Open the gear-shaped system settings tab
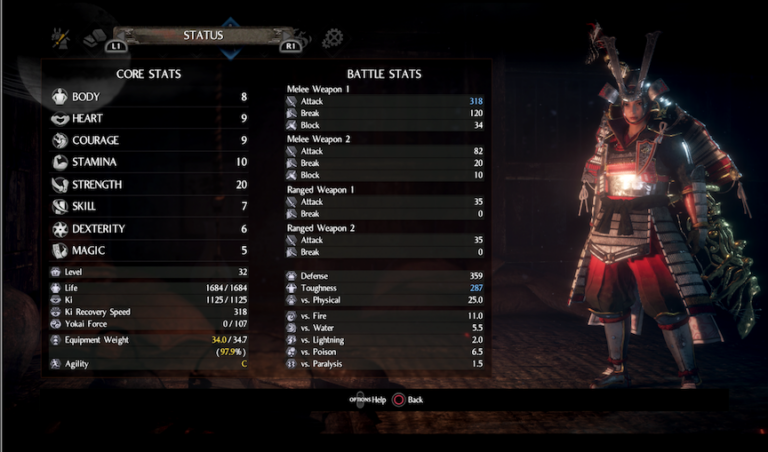 332,38
